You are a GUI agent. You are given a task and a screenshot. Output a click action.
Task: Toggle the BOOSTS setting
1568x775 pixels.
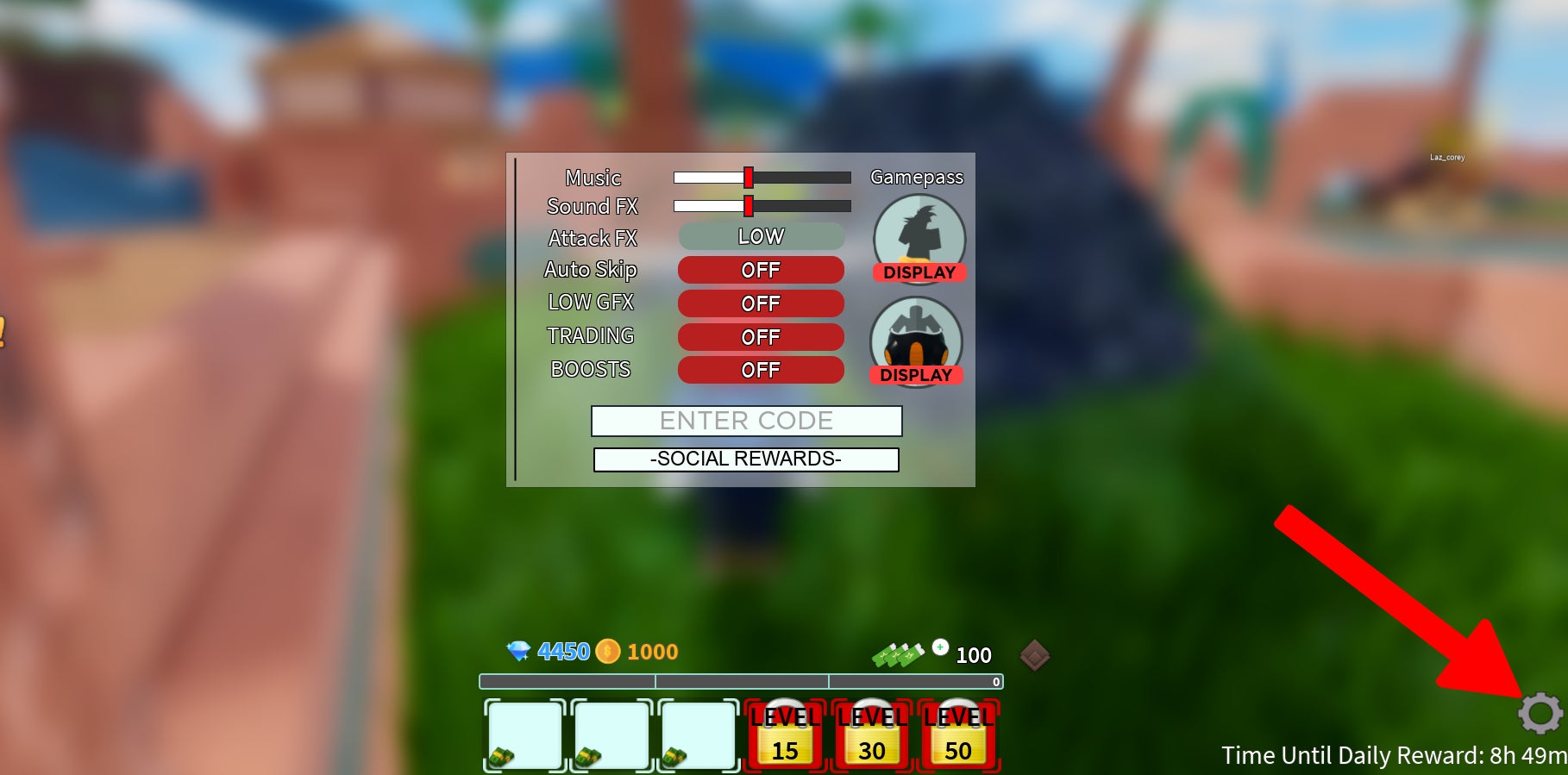coord(760,370)
